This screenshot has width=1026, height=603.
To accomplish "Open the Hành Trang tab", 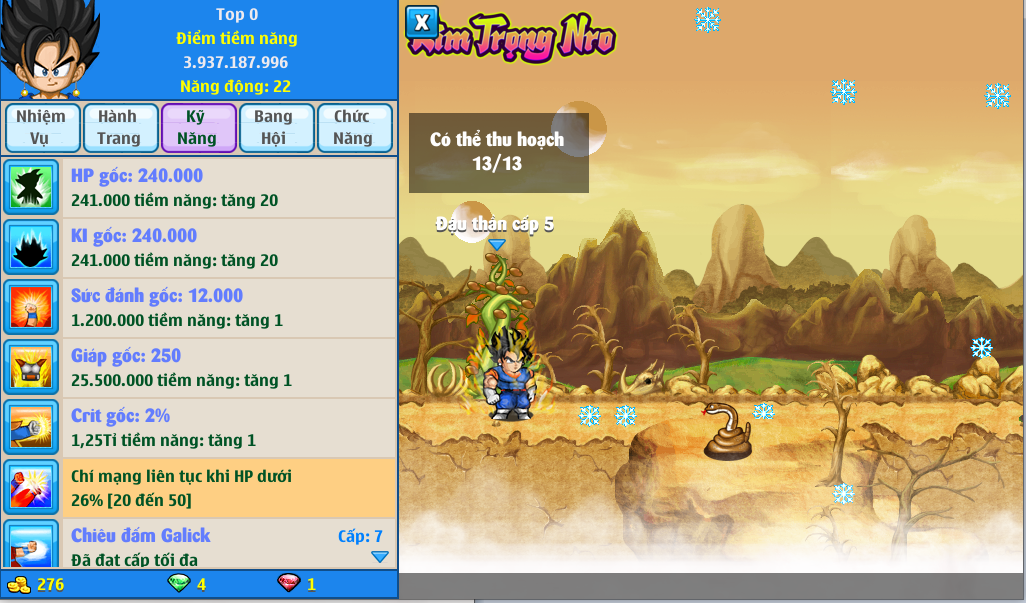I will tap(120, 128).
